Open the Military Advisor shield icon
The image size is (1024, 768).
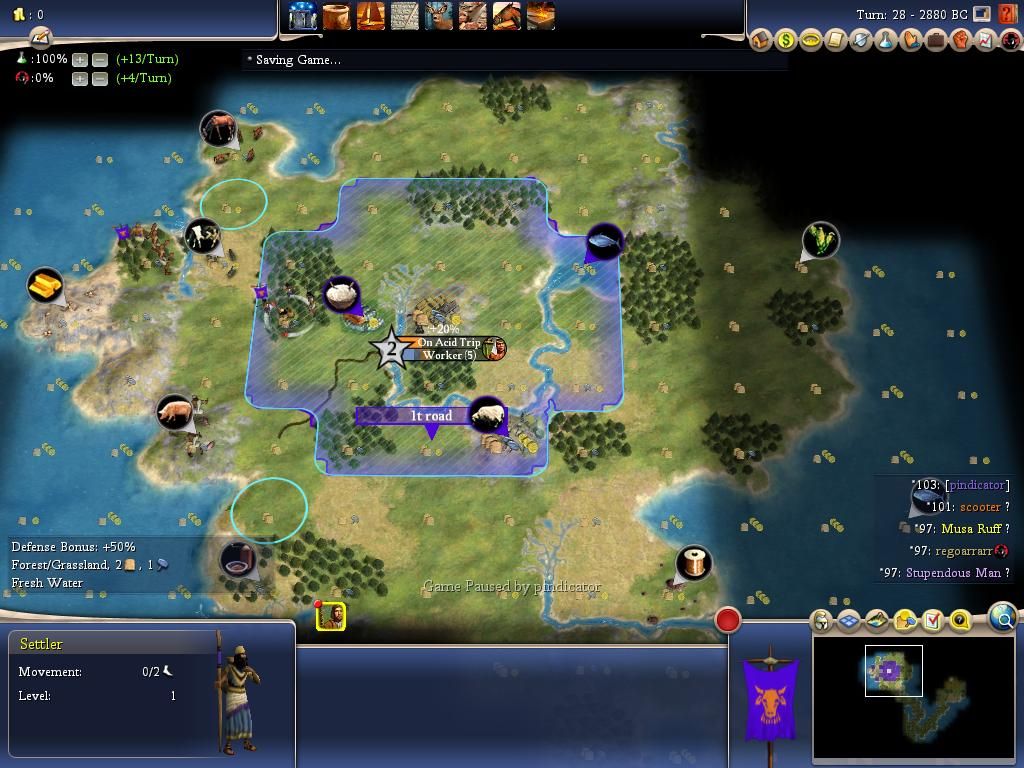[861, 41]
